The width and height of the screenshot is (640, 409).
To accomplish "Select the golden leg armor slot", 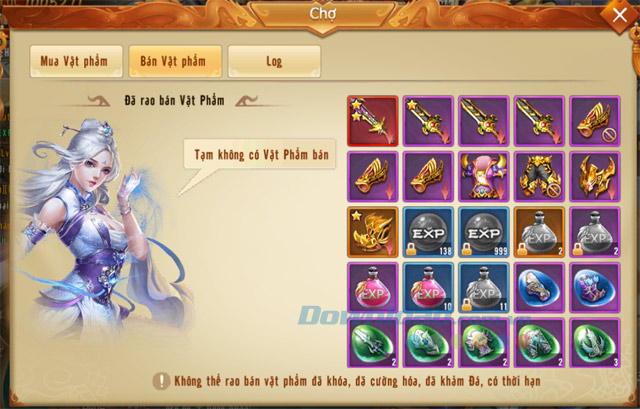I will 541,177.
